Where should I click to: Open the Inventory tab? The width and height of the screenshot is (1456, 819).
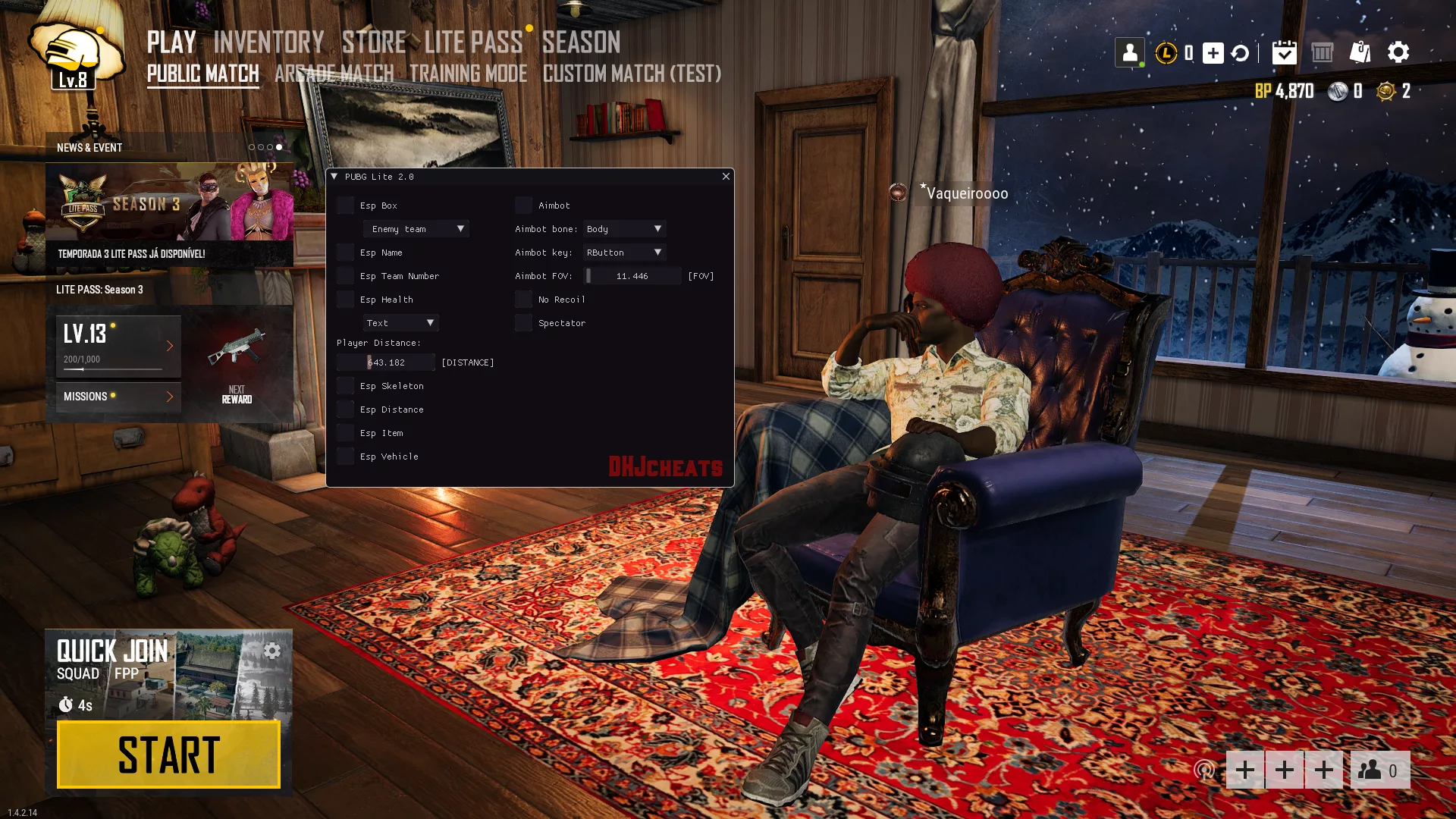(x=268, y=42)
